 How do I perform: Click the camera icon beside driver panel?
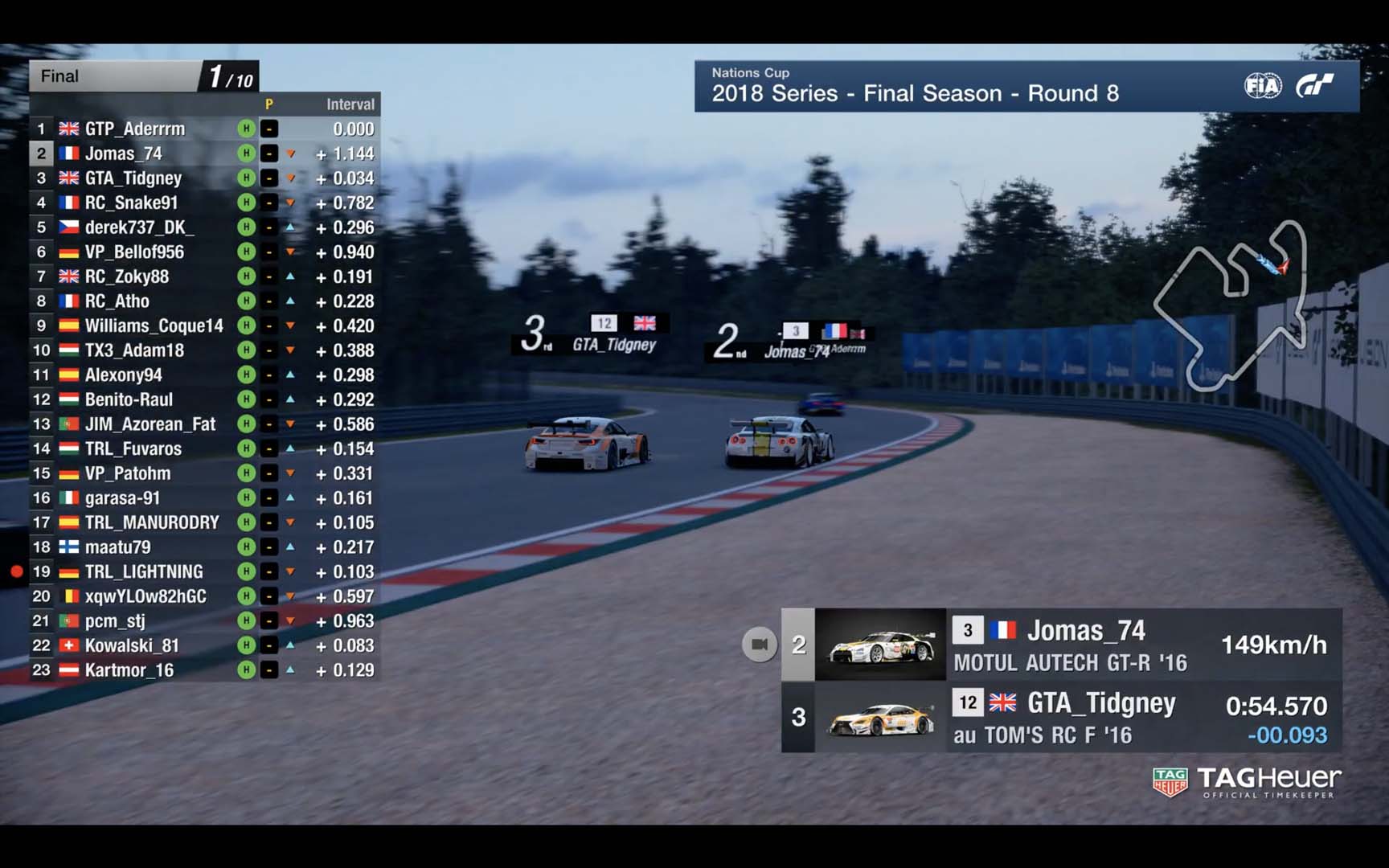759,644
